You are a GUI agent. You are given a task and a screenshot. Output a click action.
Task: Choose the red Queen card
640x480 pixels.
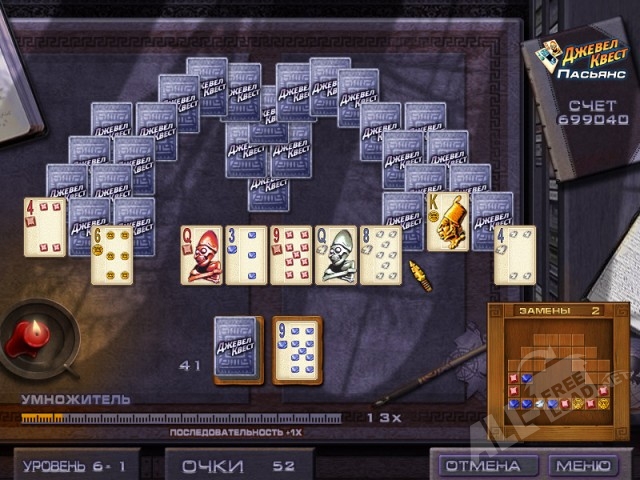(201, 255)
